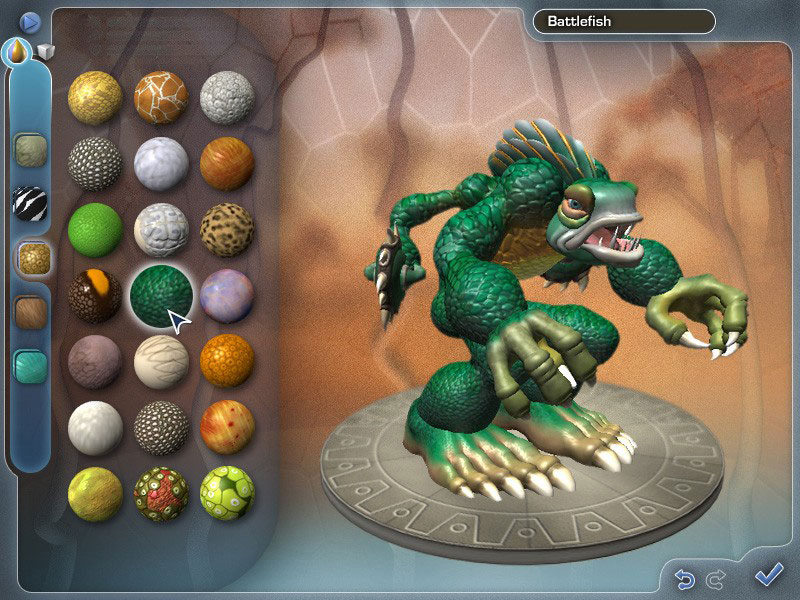Screen dimensions: 800x600
Task: Select the leopard spotted skin swatch
Action: tap(227, 230)
